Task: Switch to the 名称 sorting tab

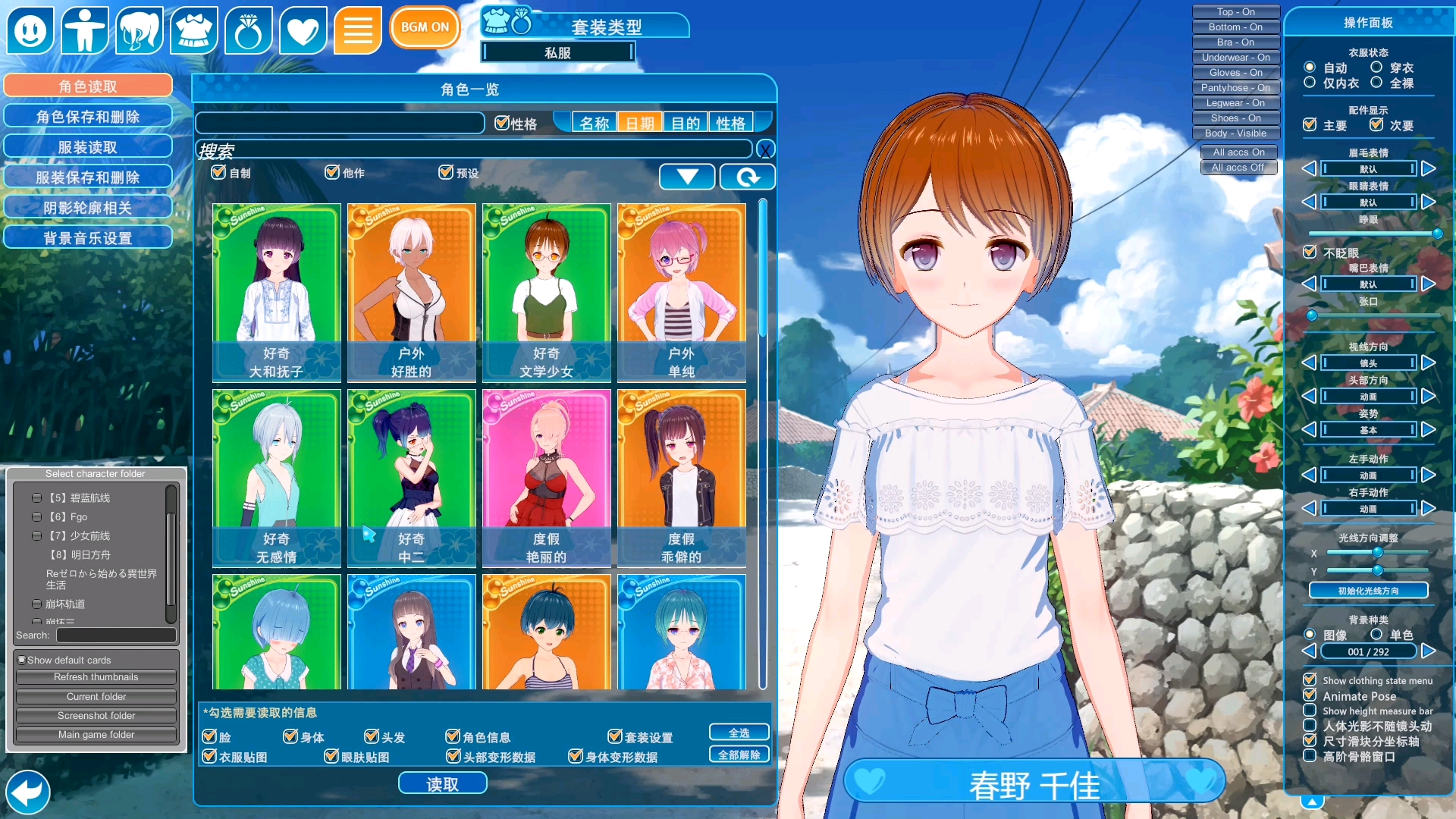Action: [594, 121]
